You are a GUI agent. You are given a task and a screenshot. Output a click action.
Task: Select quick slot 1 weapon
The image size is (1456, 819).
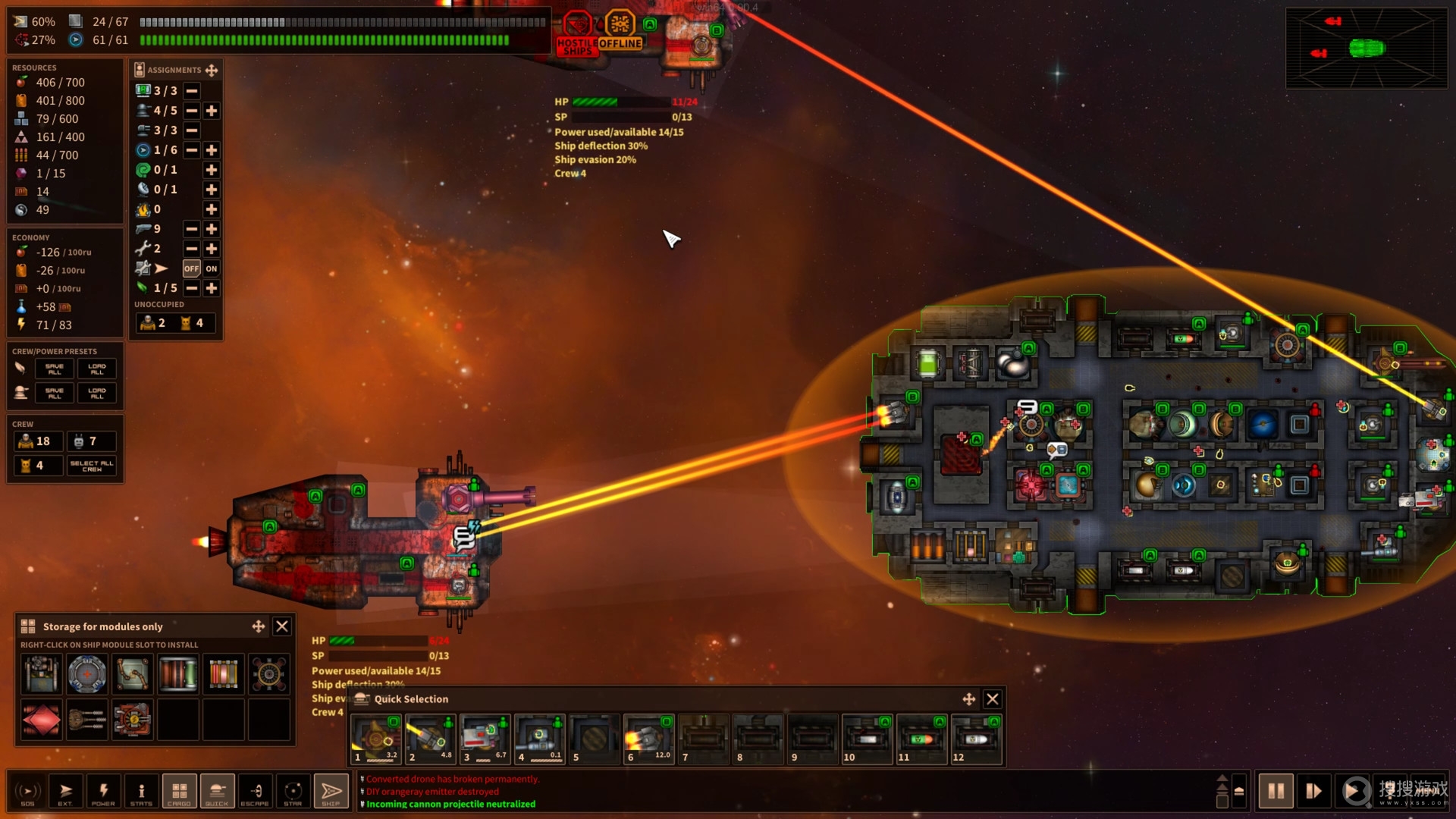click(x=375, y=738)
